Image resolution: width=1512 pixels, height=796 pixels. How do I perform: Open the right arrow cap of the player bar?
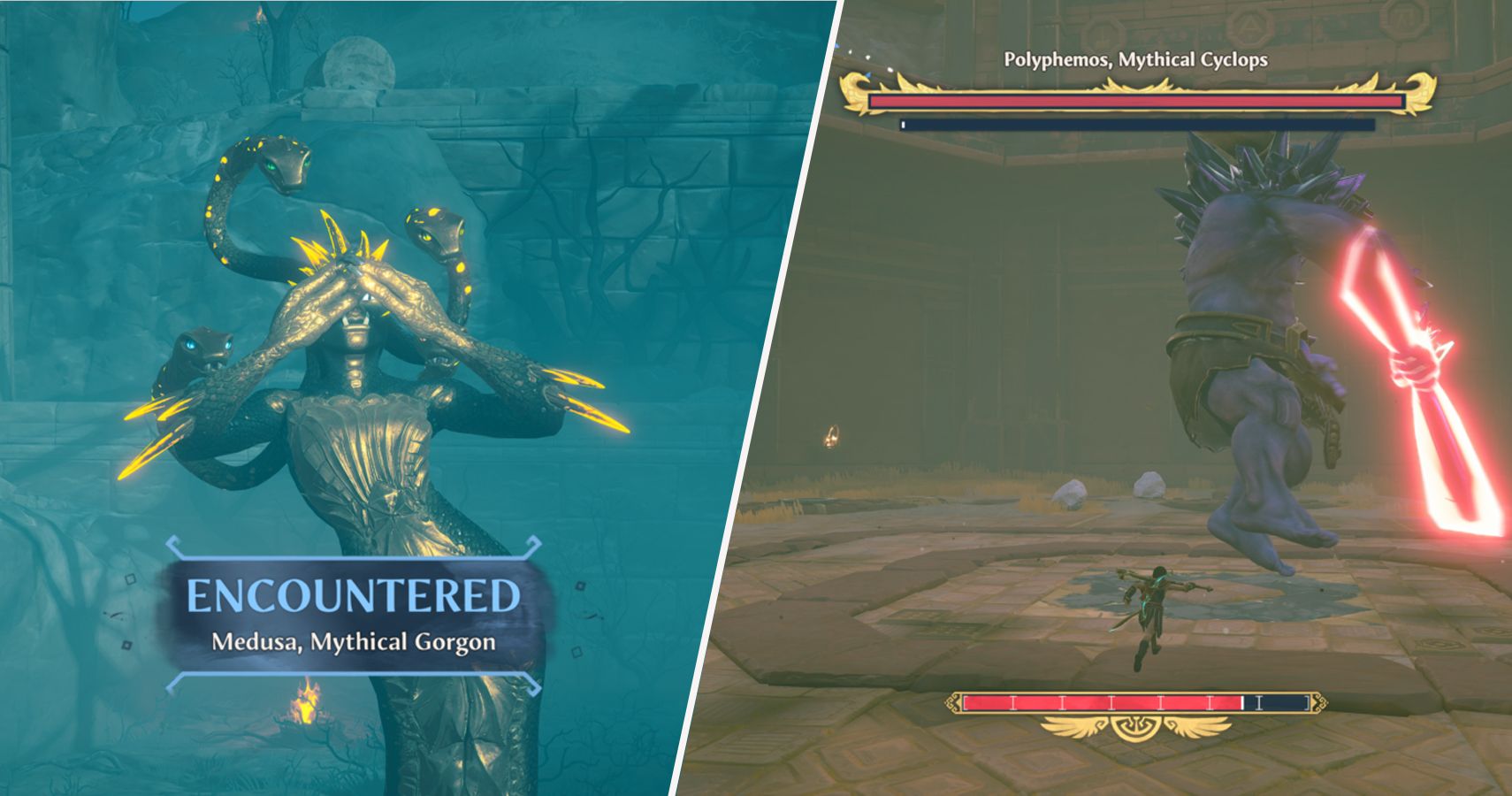tap(1319, 703)
